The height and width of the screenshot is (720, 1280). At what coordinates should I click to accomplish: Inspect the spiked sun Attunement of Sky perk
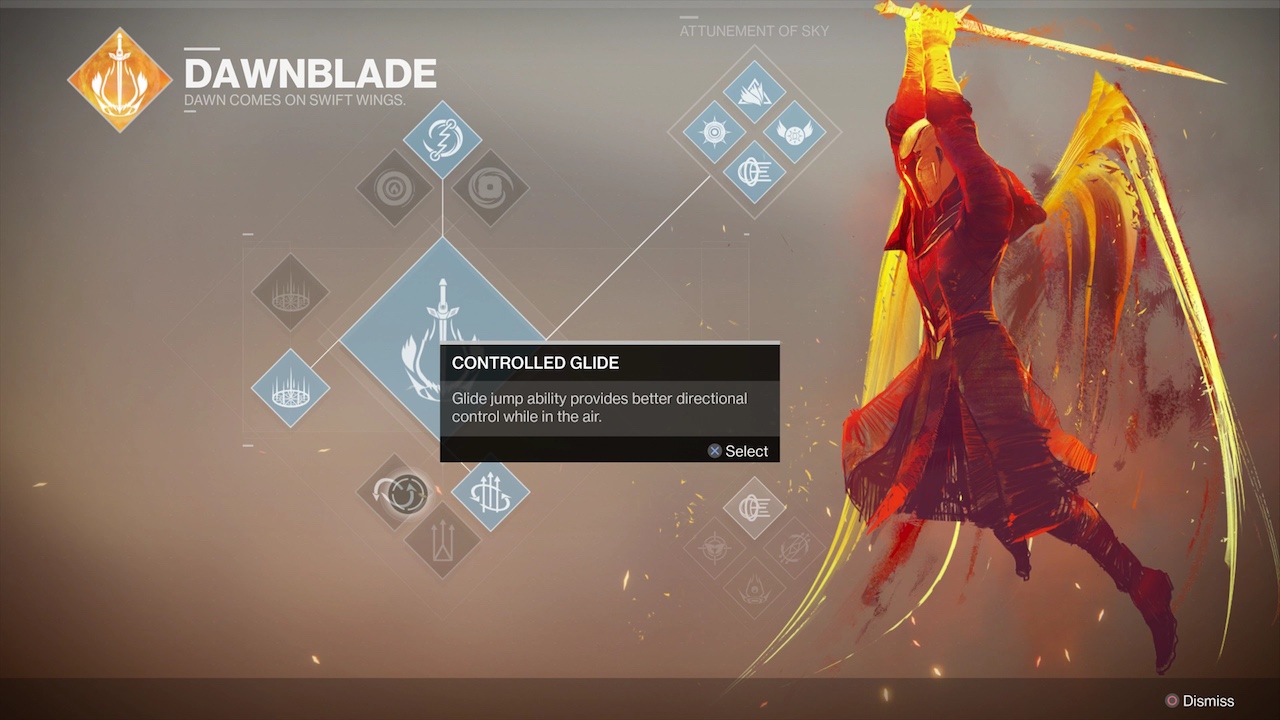tap(714, 131)
